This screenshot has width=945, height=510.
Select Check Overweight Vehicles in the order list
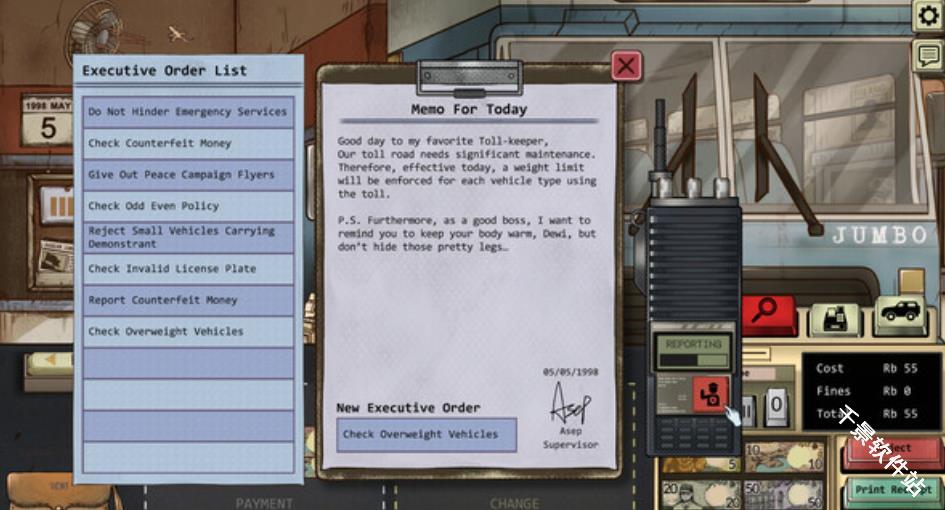pyautogui.click(x=188, y=331)
